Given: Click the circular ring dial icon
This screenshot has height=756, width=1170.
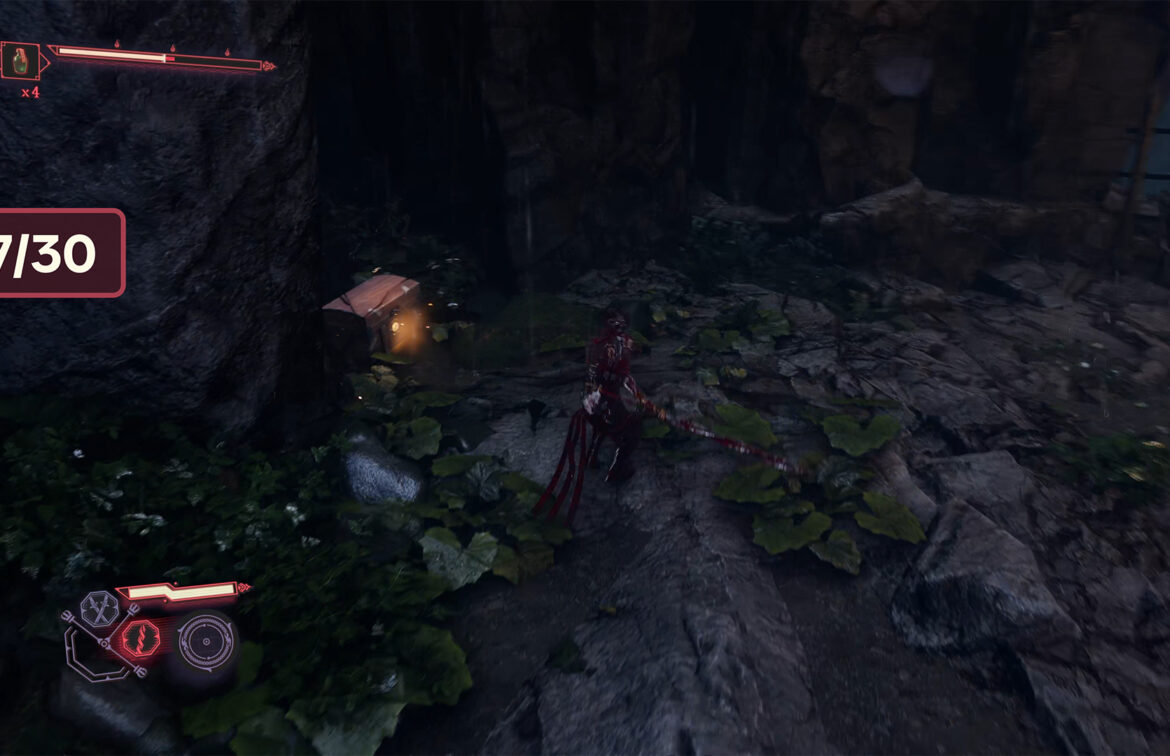Looking at the screenshot, I should [206, 640].
